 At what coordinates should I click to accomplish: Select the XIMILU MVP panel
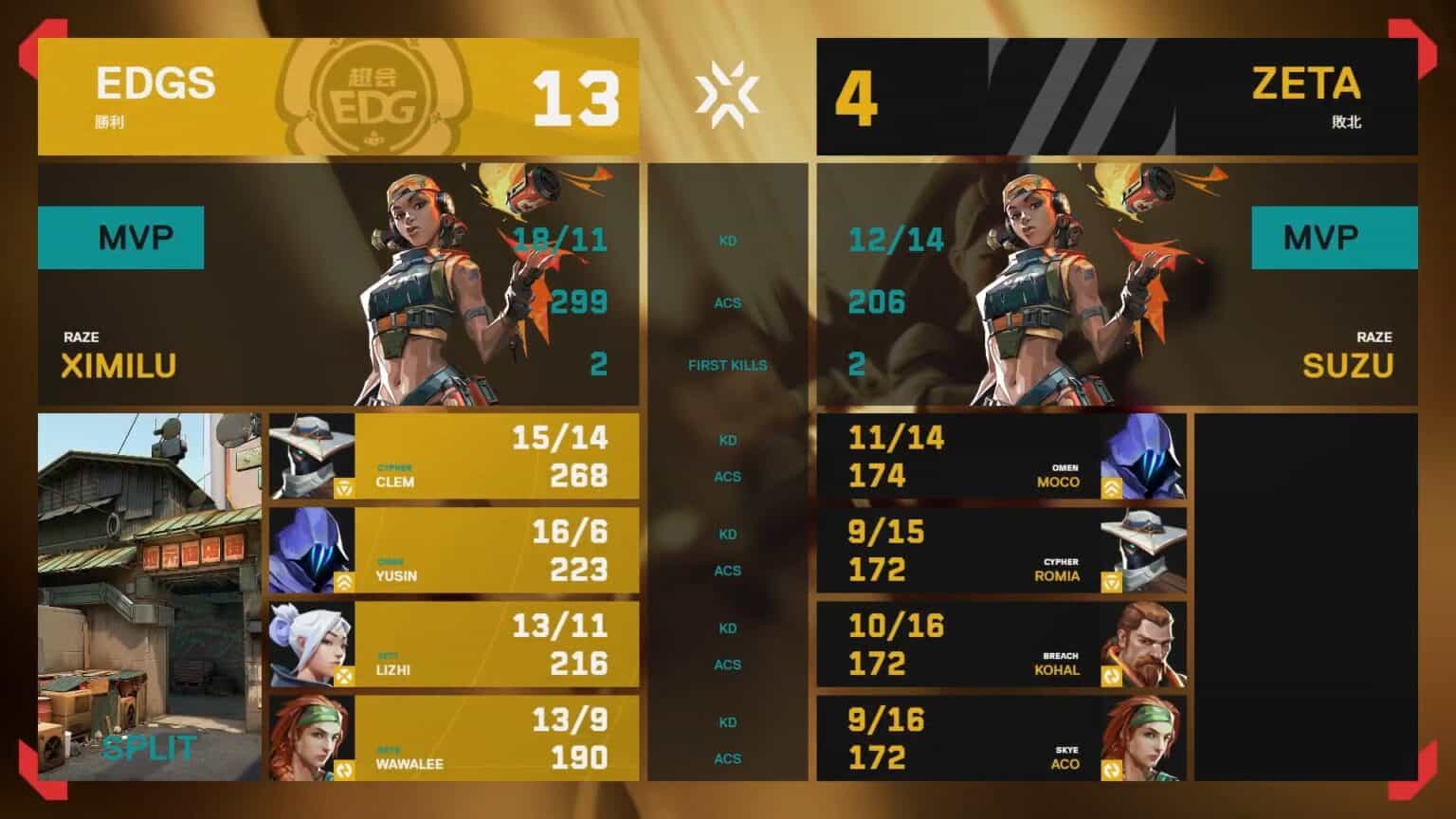point(337,284)
